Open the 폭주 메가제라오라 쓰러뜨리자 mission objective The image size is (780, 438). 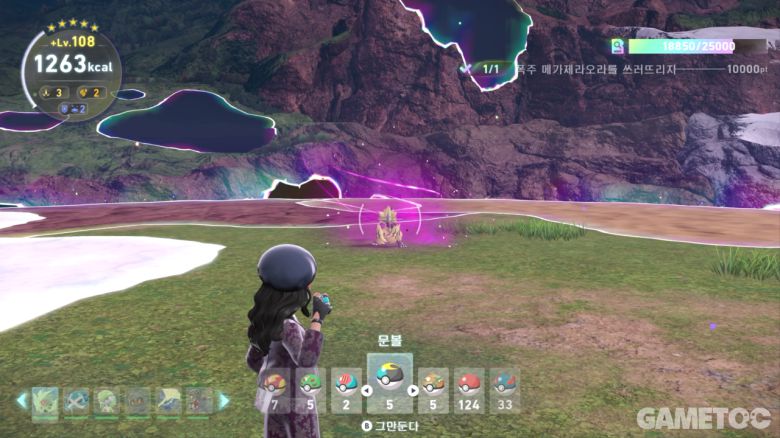595,69
